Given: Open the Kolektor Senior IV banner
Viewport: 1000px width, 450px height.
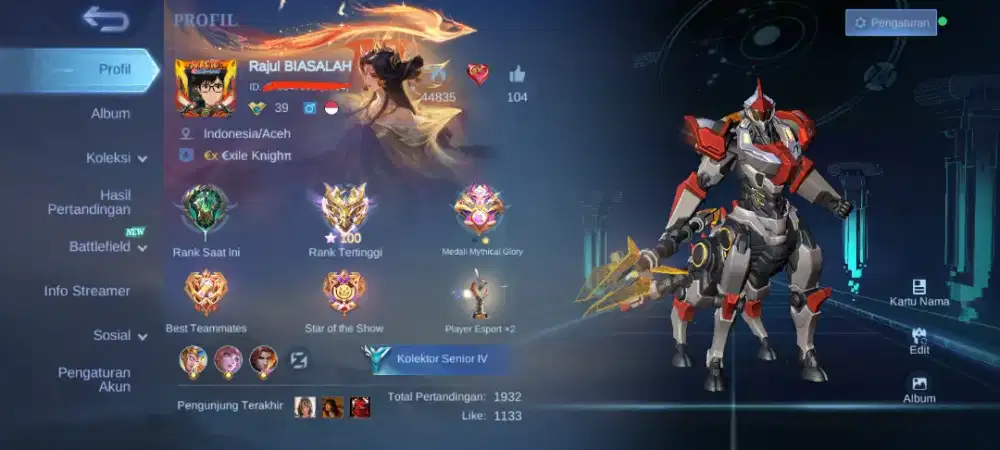Looking at the screenshot, I should point(437,358).
